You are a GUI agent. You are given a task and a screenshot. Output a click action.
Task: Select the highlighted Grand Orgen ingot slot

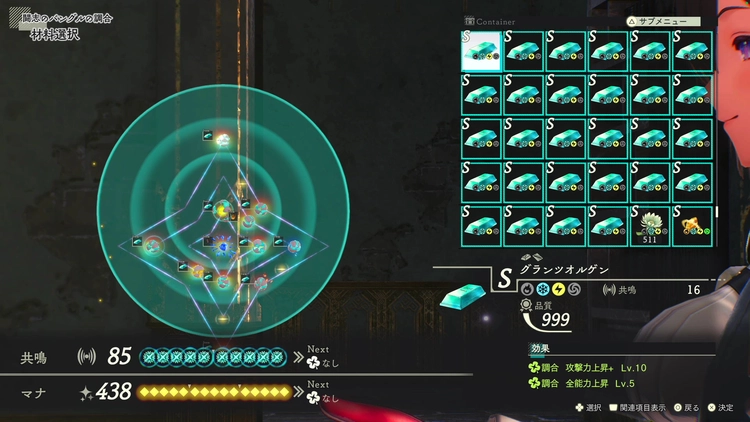481,50
